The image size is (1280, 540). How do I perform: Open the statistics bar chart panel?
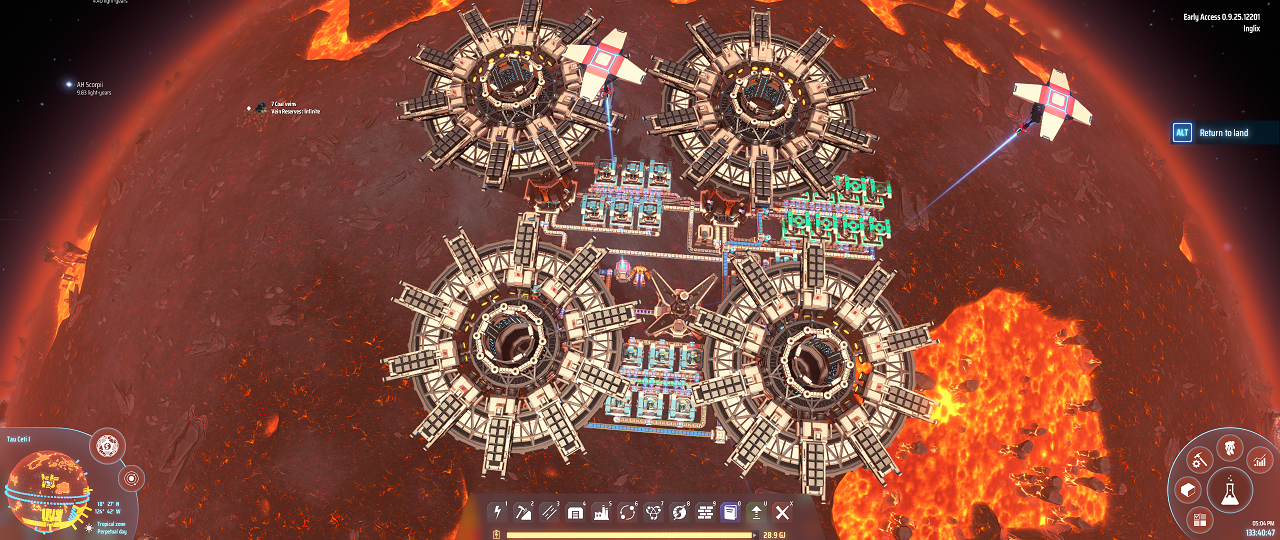coord(1260,461)
